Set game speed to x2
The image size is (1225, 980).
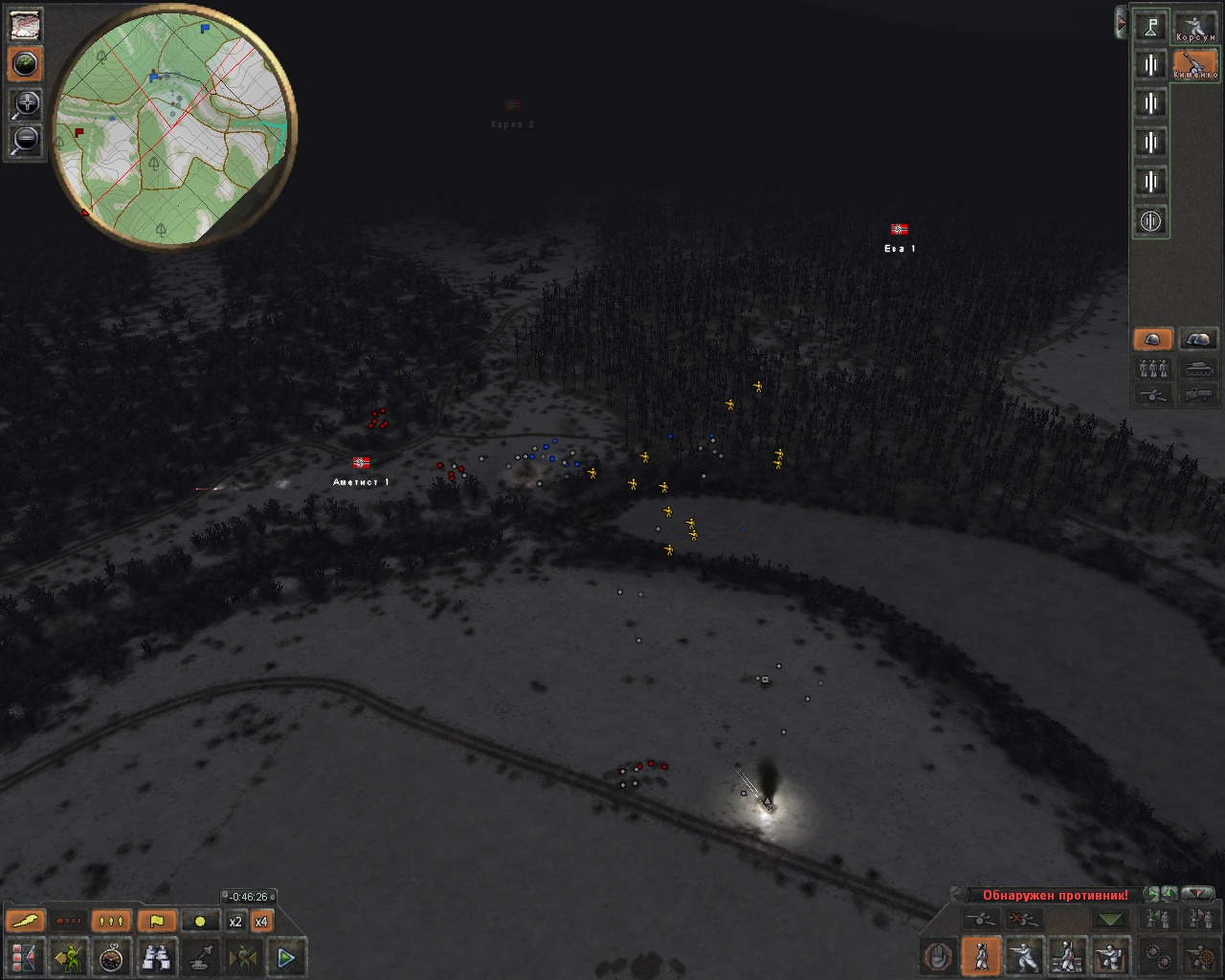pos(235,922)
